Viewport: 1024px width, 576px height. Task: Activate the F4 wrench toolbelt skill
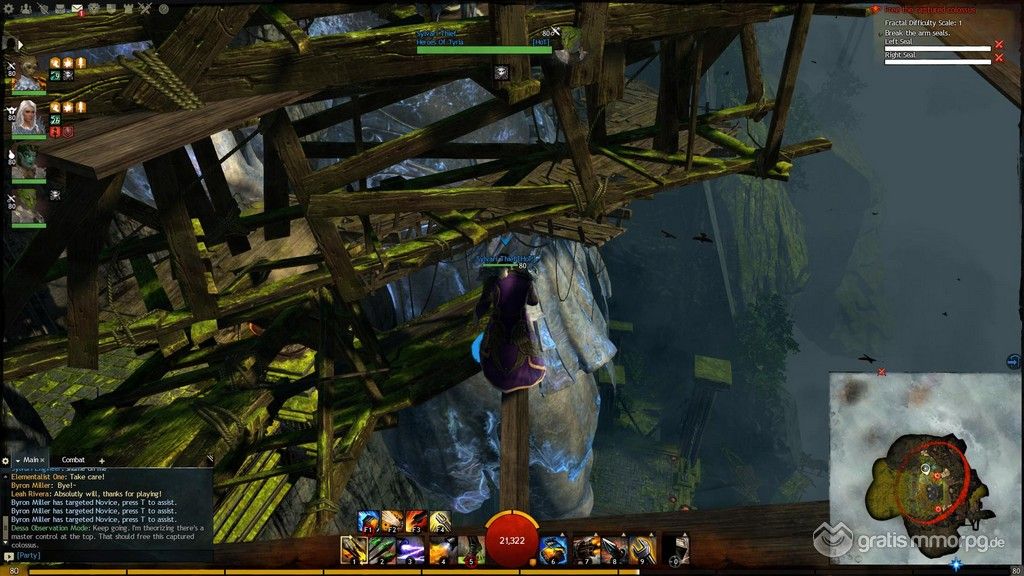(x=441, y=520)
